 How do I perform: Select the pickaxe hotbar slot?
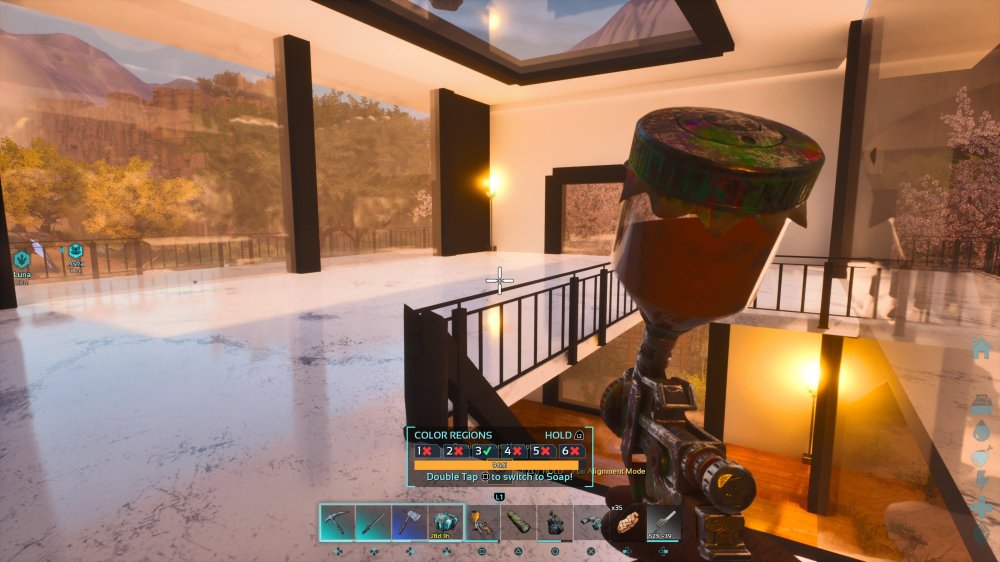(337, 522)
